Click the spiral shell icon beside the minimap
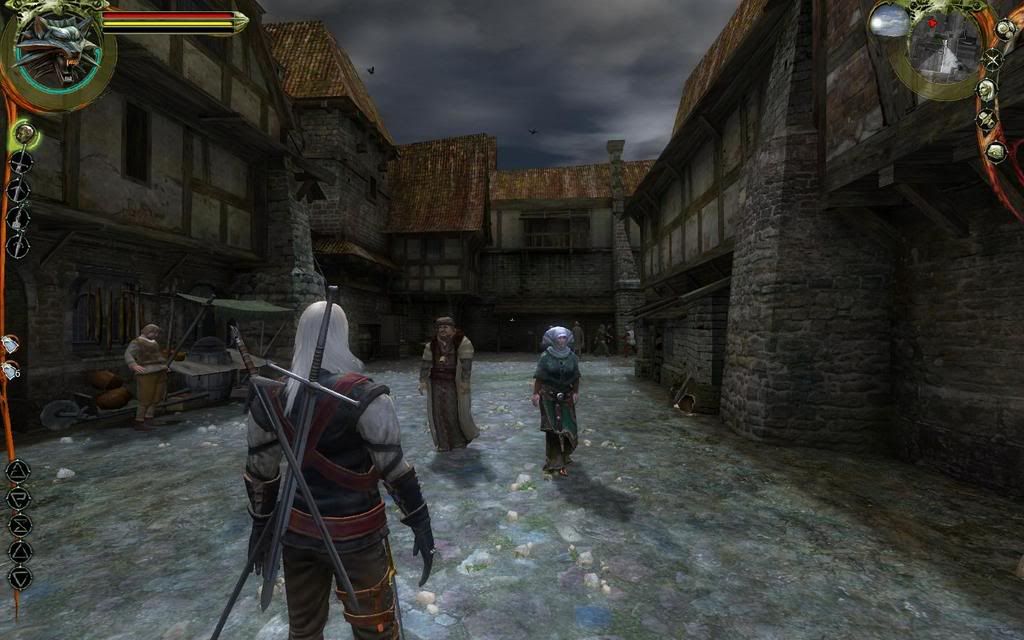 (1003, 30)
